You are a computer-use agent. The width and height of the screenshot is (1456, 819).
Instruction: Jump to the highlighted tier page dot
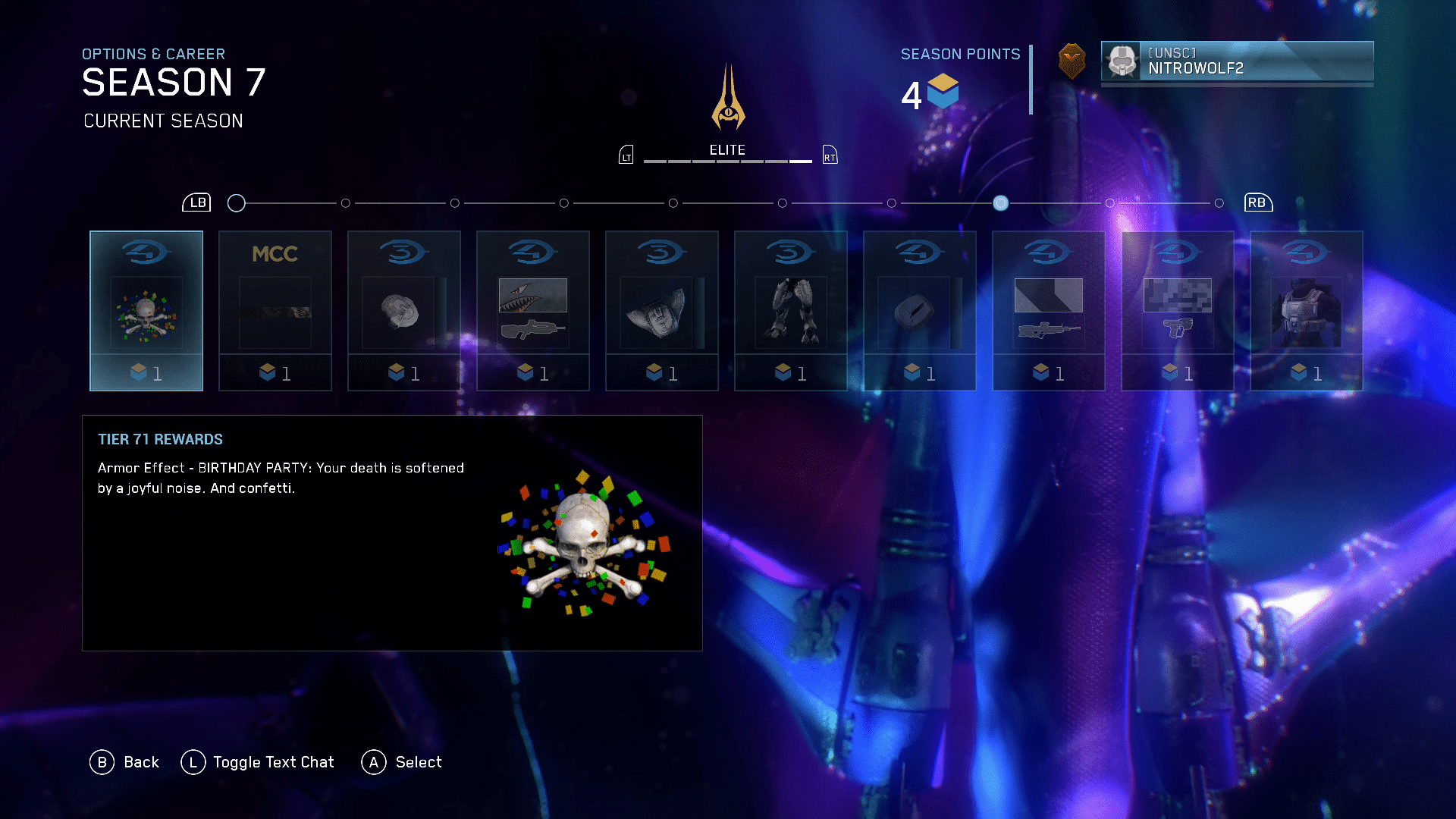click(x=1000, y=203)
